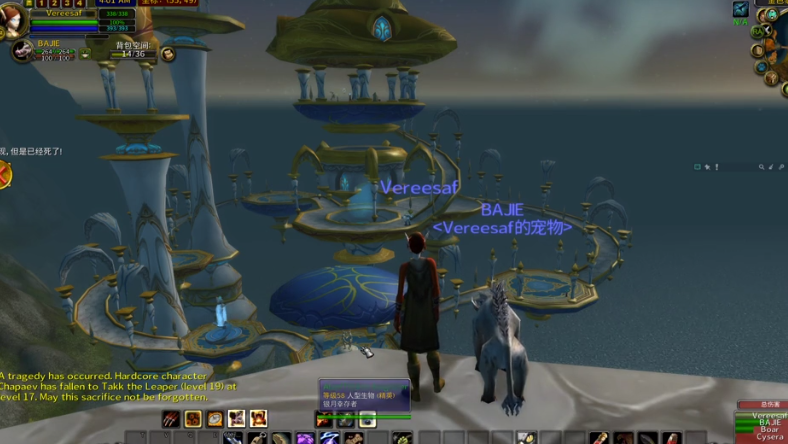Click the teal-faced round minimap button
Viewport: 788px width, 444px height.
[772, 16]
